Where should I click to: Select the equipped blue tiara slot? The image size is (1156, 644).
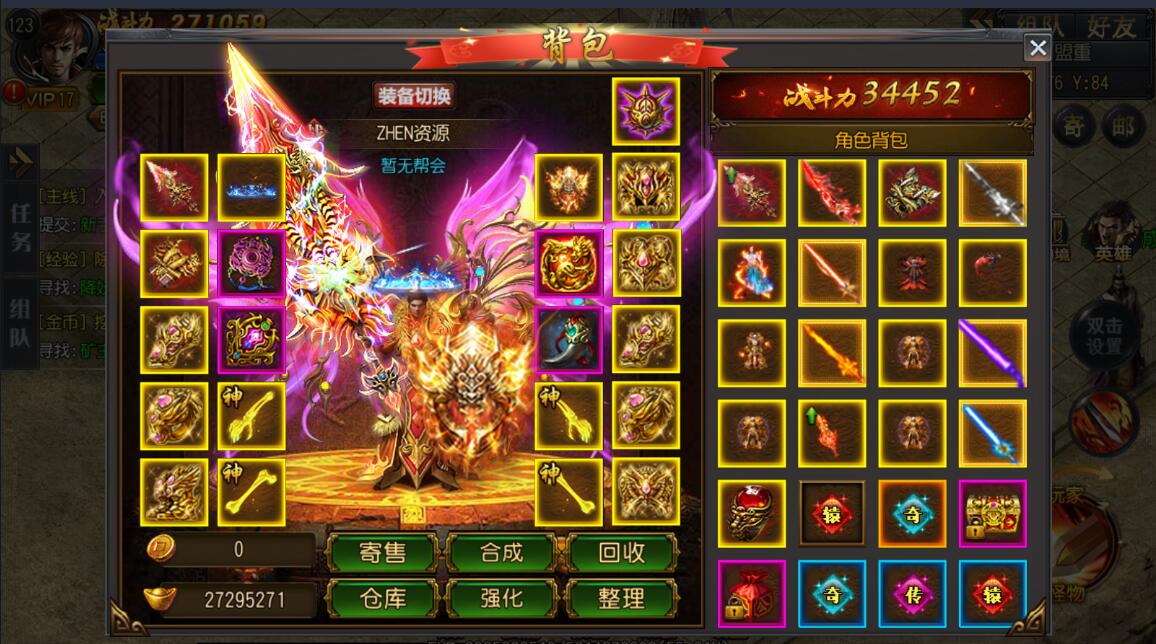coord(252,187)
